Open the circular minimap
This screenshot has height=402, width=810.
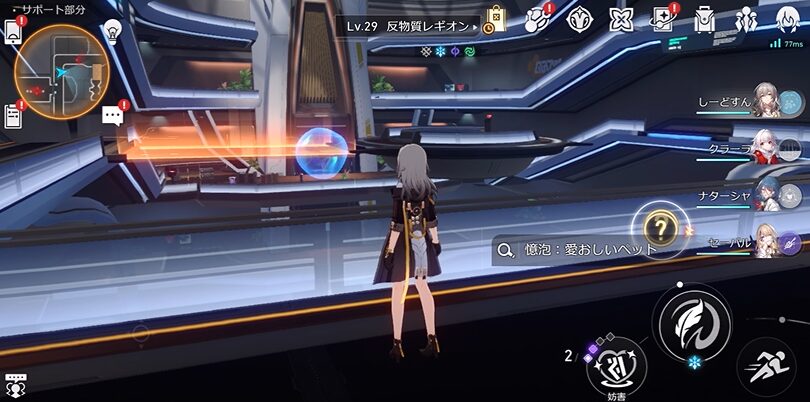click(x=60, y=72)
